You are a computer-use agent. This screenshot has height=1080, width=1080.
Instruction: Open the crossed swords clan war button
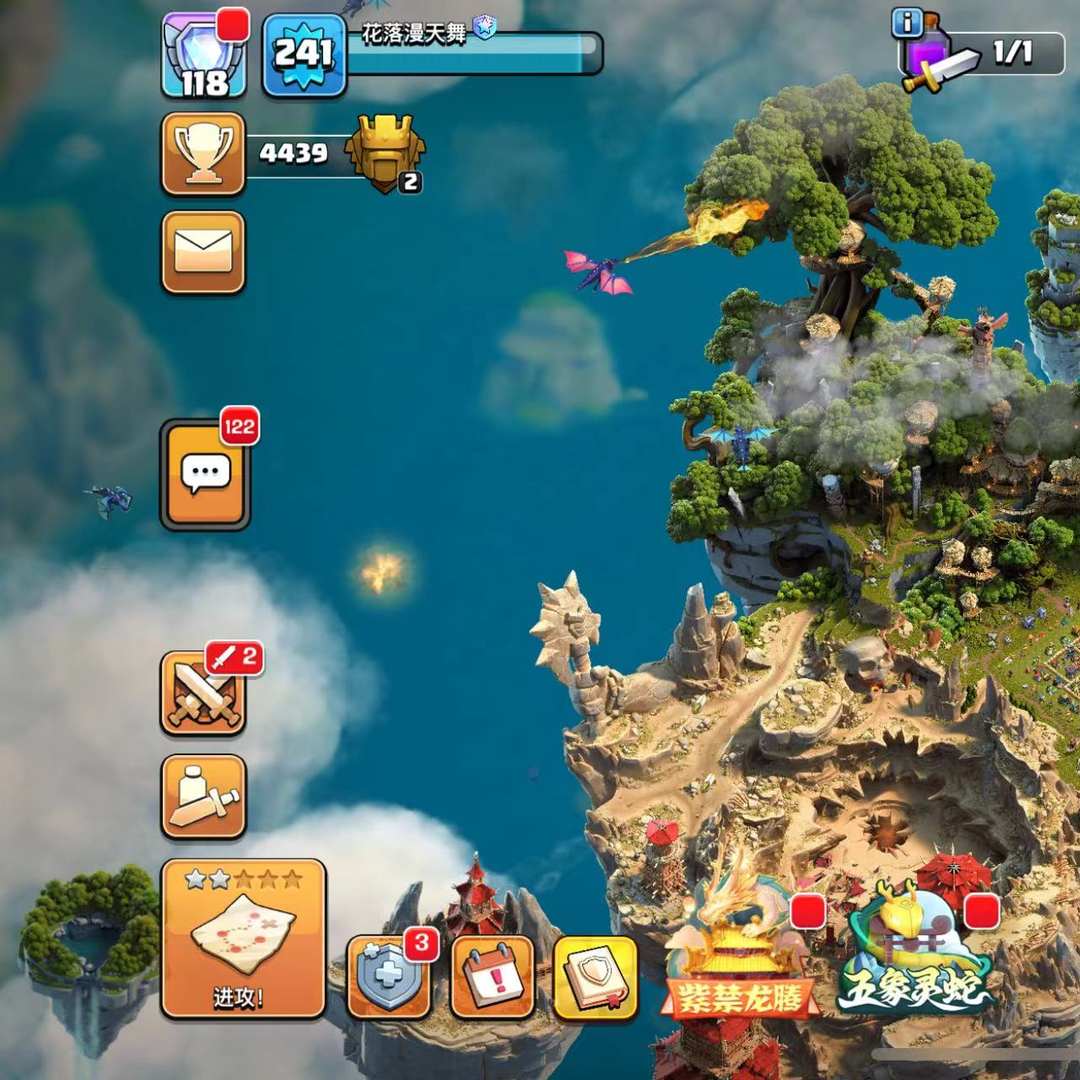[203, 693]
